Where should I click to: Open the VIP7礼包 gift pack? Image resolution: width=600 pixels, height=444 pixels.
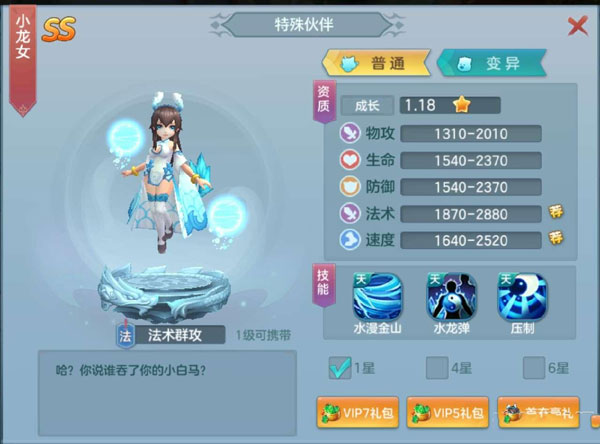(x=357, y=411)
